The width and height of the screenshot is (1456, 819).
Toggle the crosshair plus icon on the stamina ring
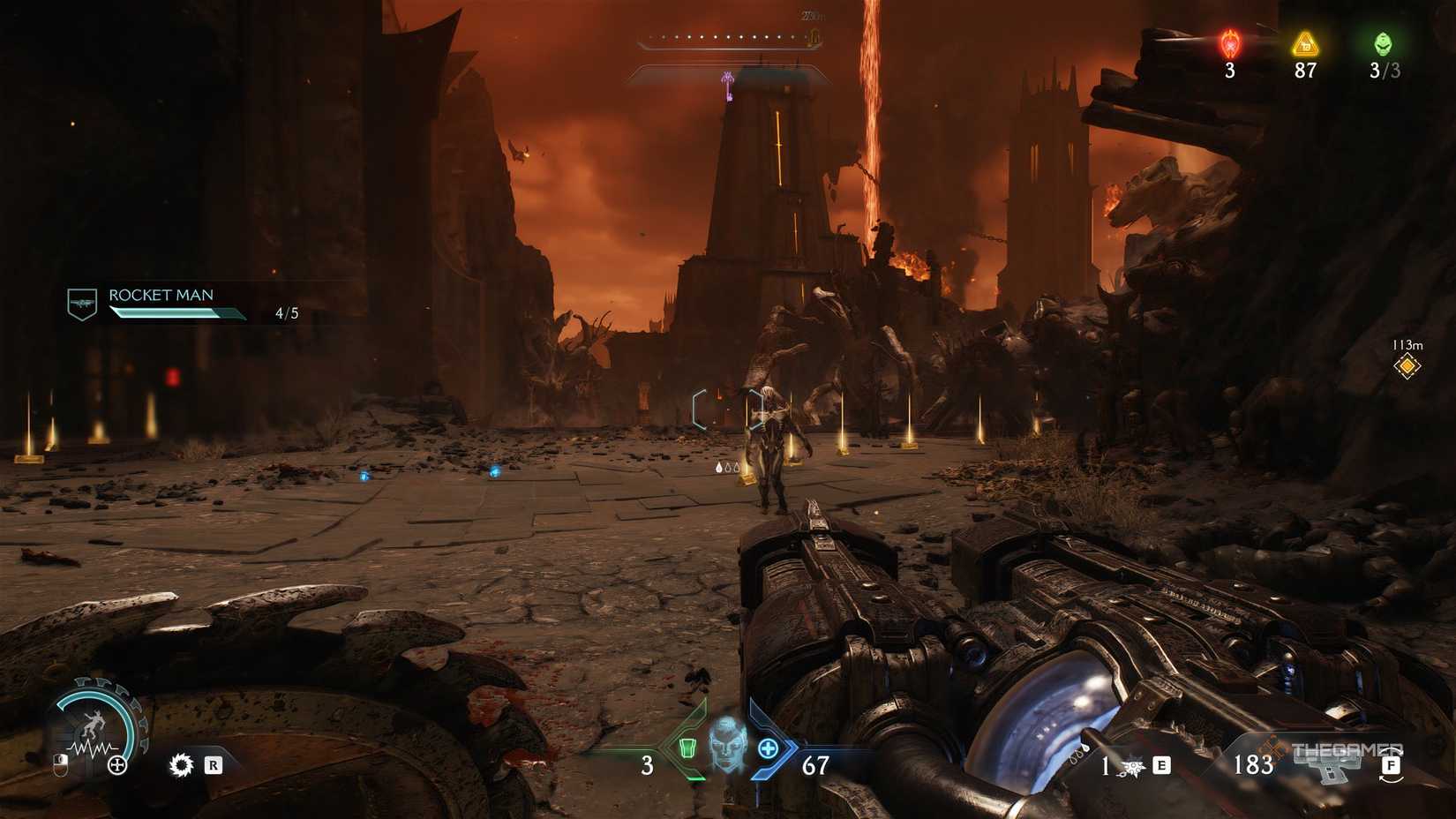(116, 765)
